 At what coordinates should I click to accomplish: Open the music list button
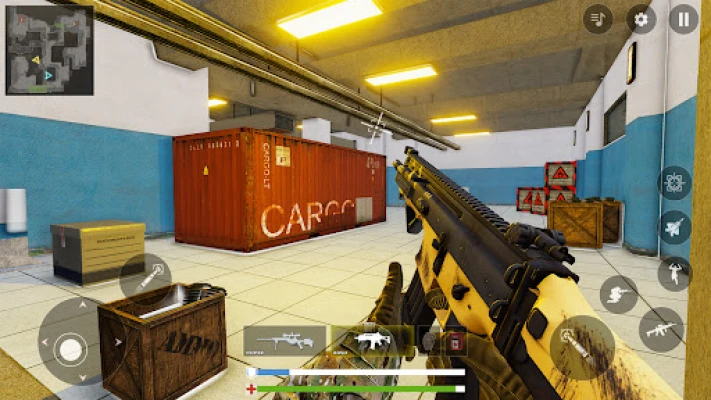[598, 19]
